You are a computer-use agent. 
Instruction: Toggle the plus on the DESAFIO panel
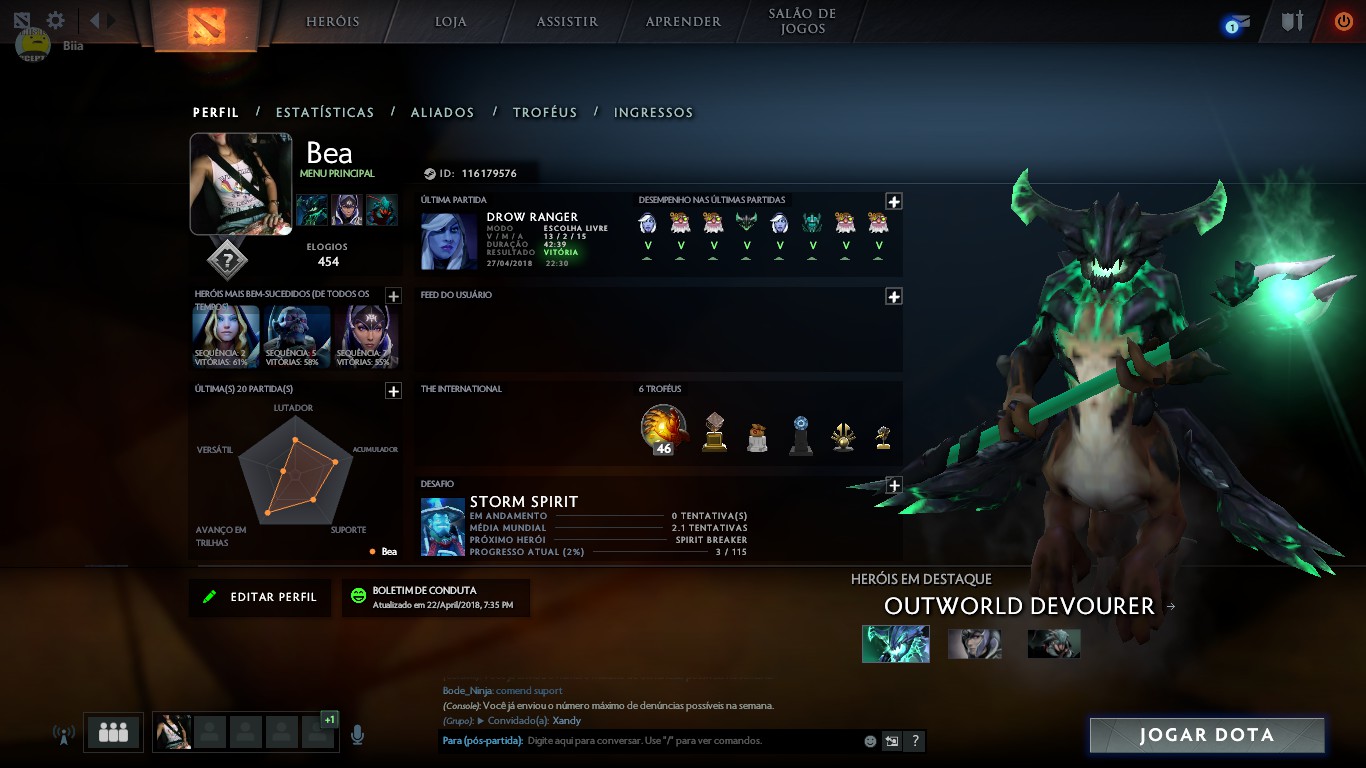pos(893,484)
